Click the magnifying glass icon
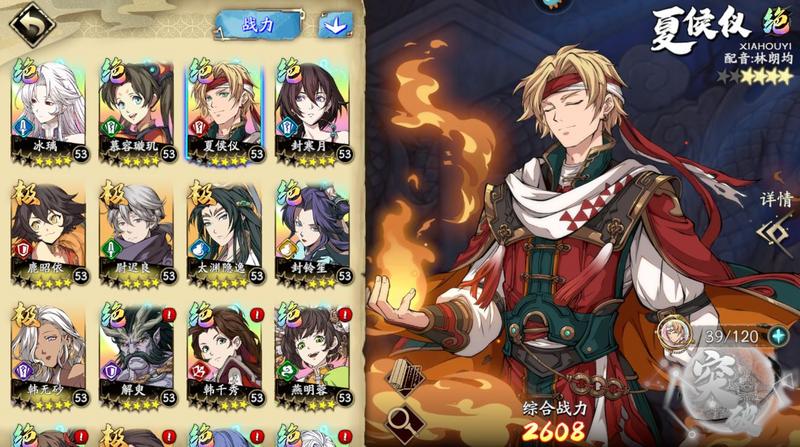The image size is (800, 447). [x=405, y=422]
